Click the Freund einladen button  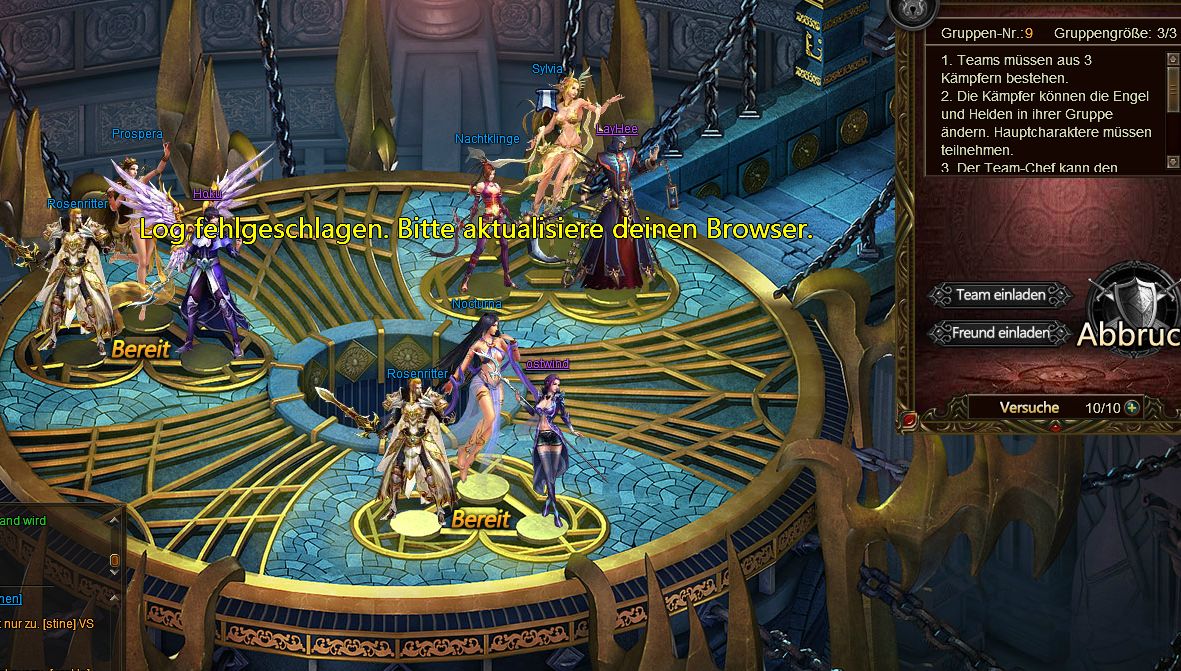point(1000,333)
